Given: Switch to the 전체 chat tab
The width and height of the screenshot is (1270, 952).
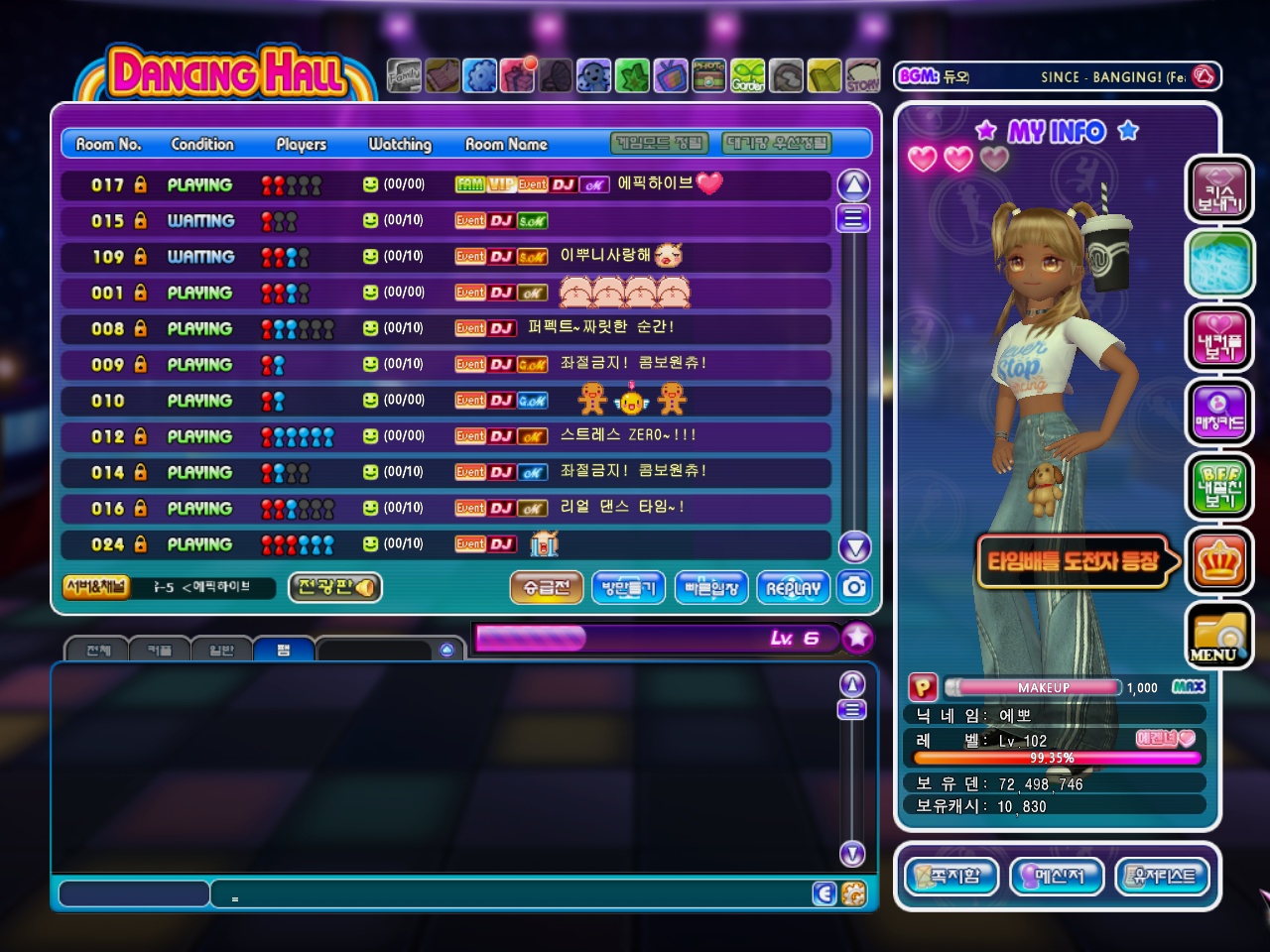Looking at the screenshot, I should pos(98,651).
